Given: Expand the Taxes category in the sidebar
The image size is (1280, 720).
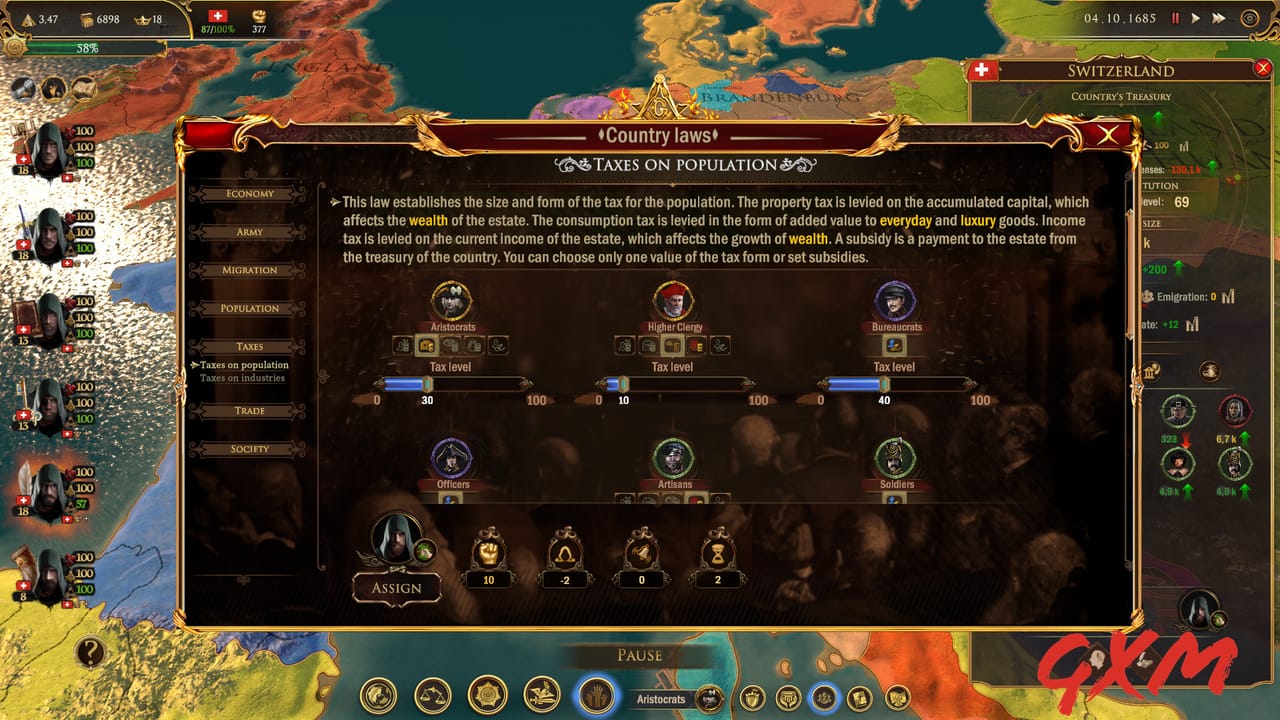Looking at the screenshot, I should [248, 346].
